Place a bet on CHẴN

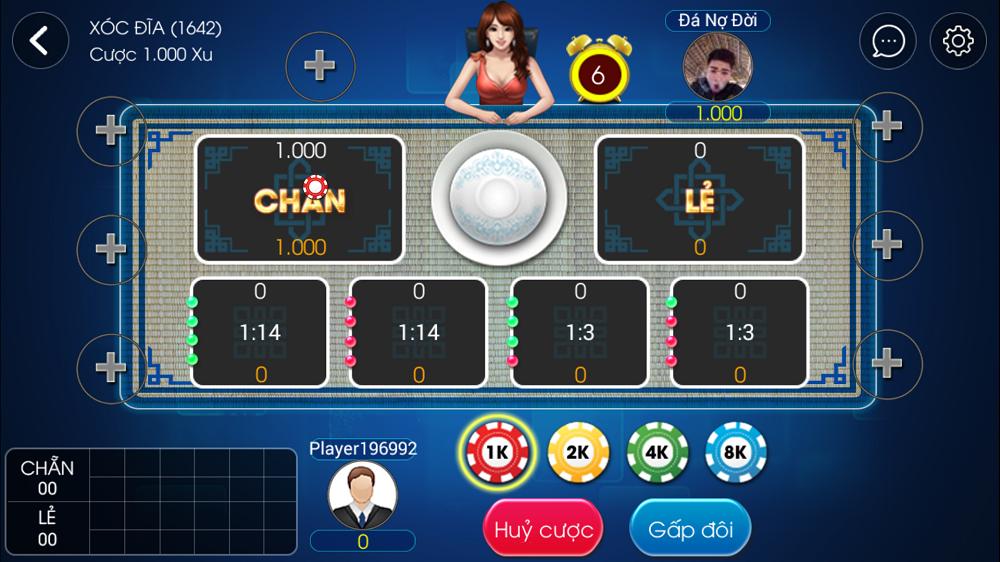pyautogui.click(x=300, y=199)
